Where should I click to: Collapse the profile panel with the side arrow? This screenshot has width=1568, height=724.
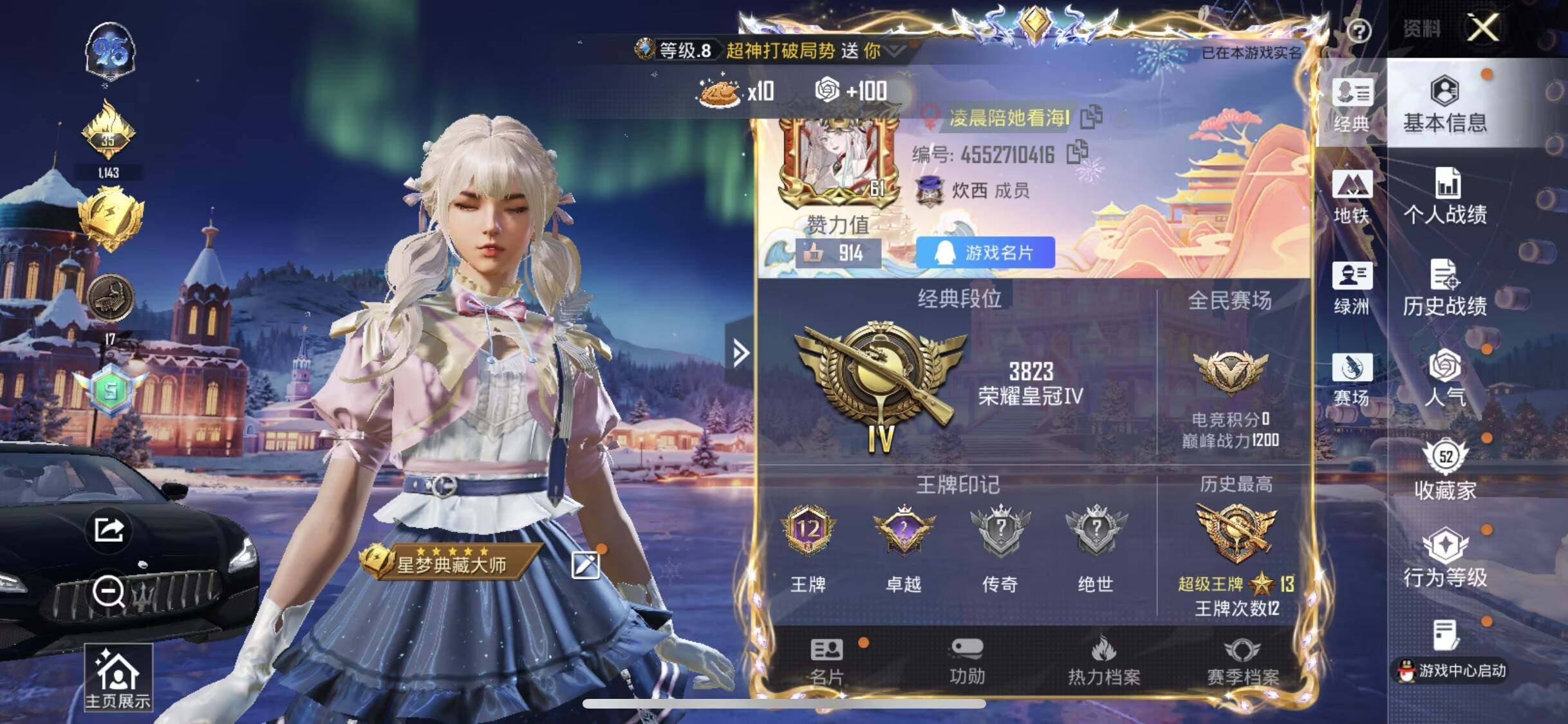[740, 352]
